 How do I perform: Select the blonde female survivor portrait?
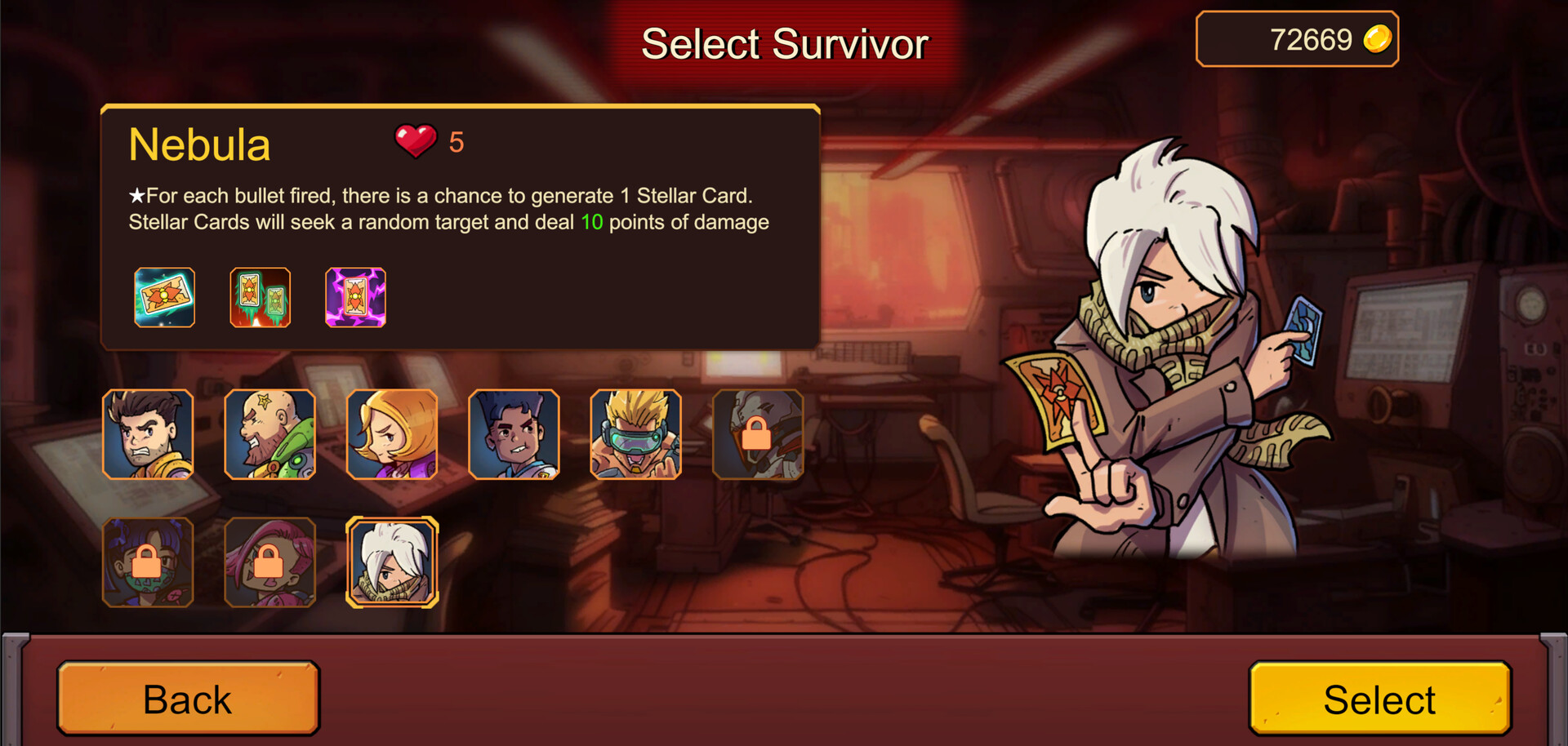391,436
